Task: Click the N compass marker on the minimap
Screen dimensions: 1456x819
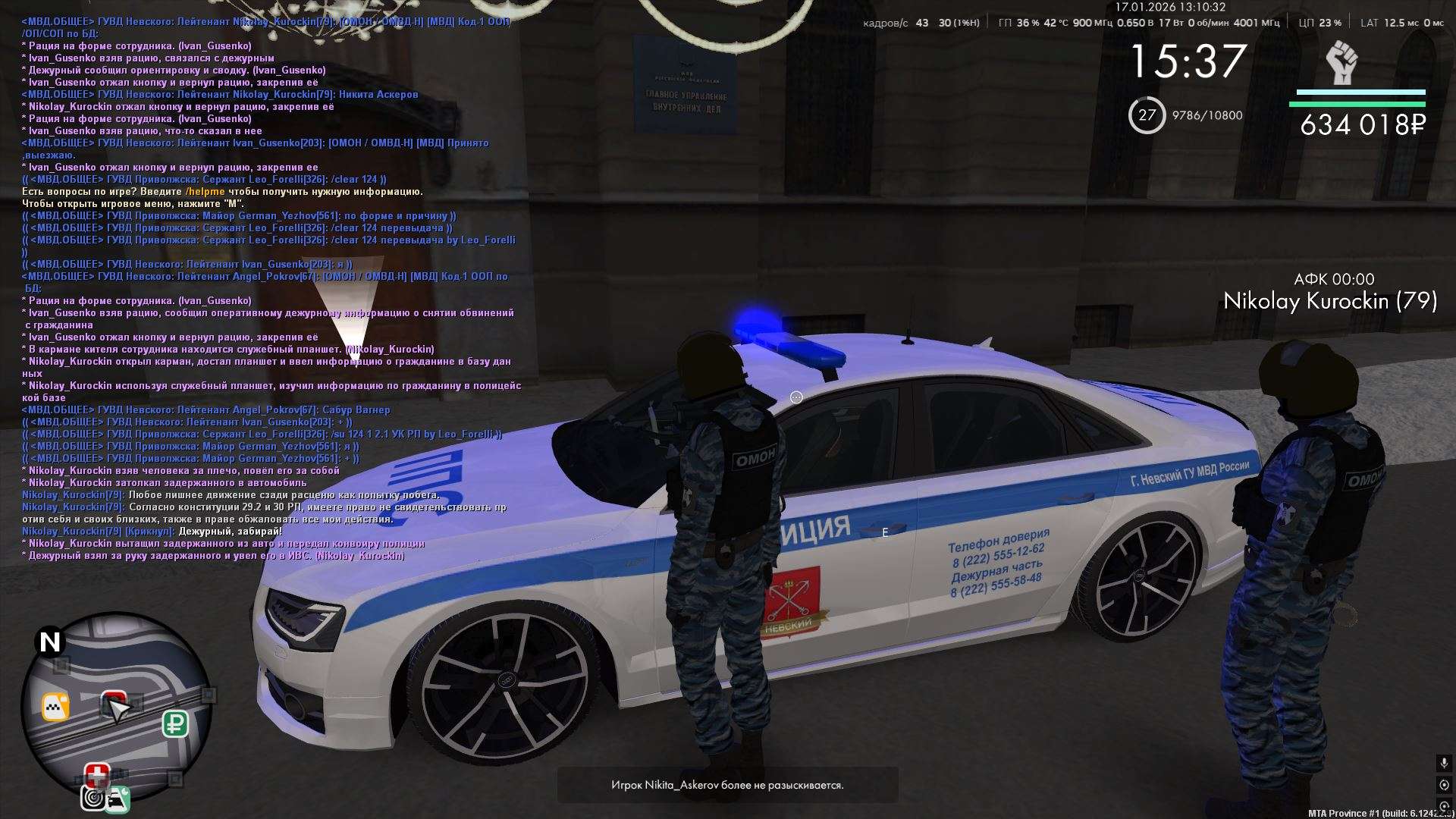Action: point(50,642)
